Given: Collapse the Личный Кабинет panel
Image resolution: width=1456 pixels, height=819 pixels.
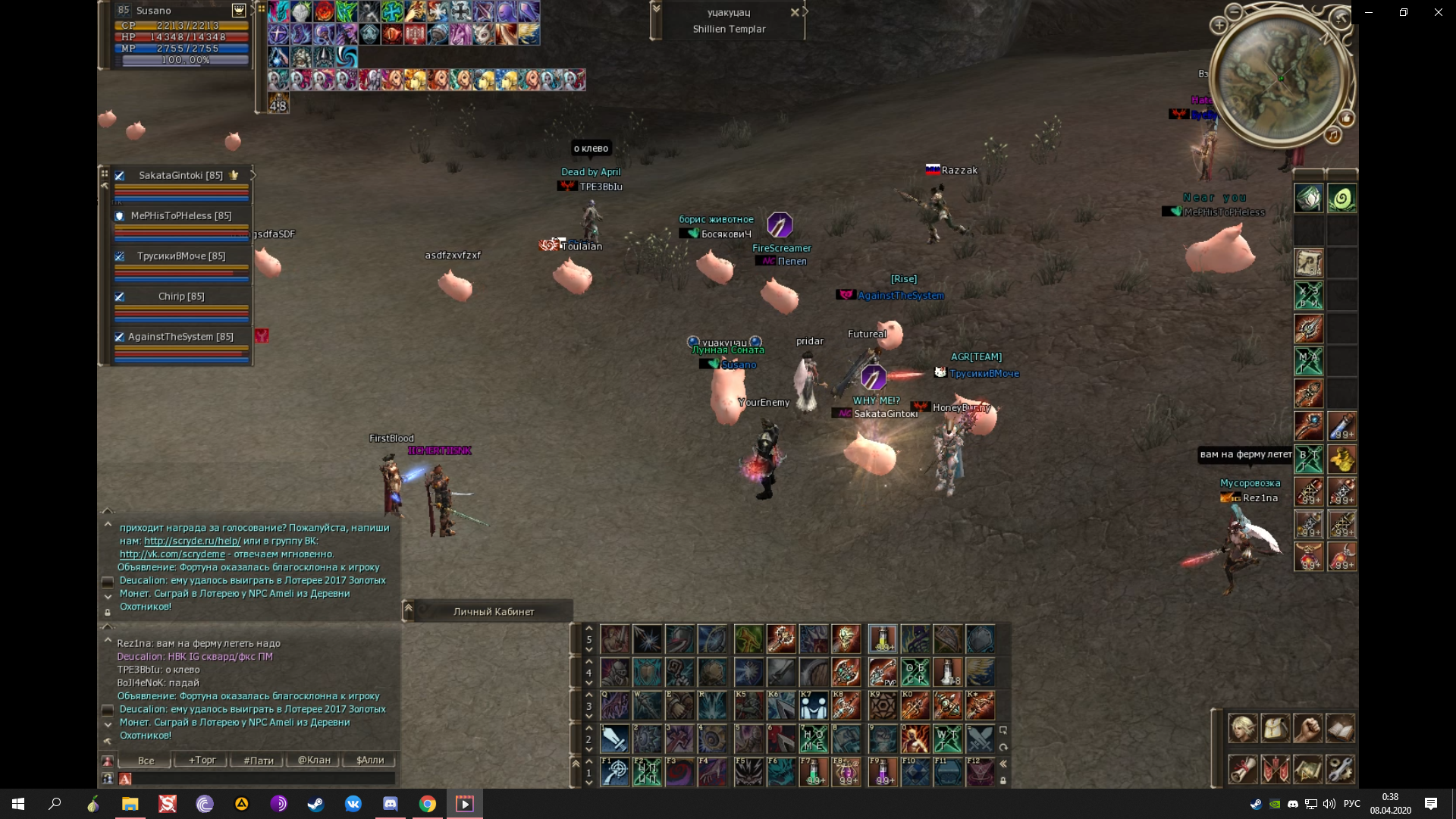Looking at the screenshot, I should coord(408,609).
